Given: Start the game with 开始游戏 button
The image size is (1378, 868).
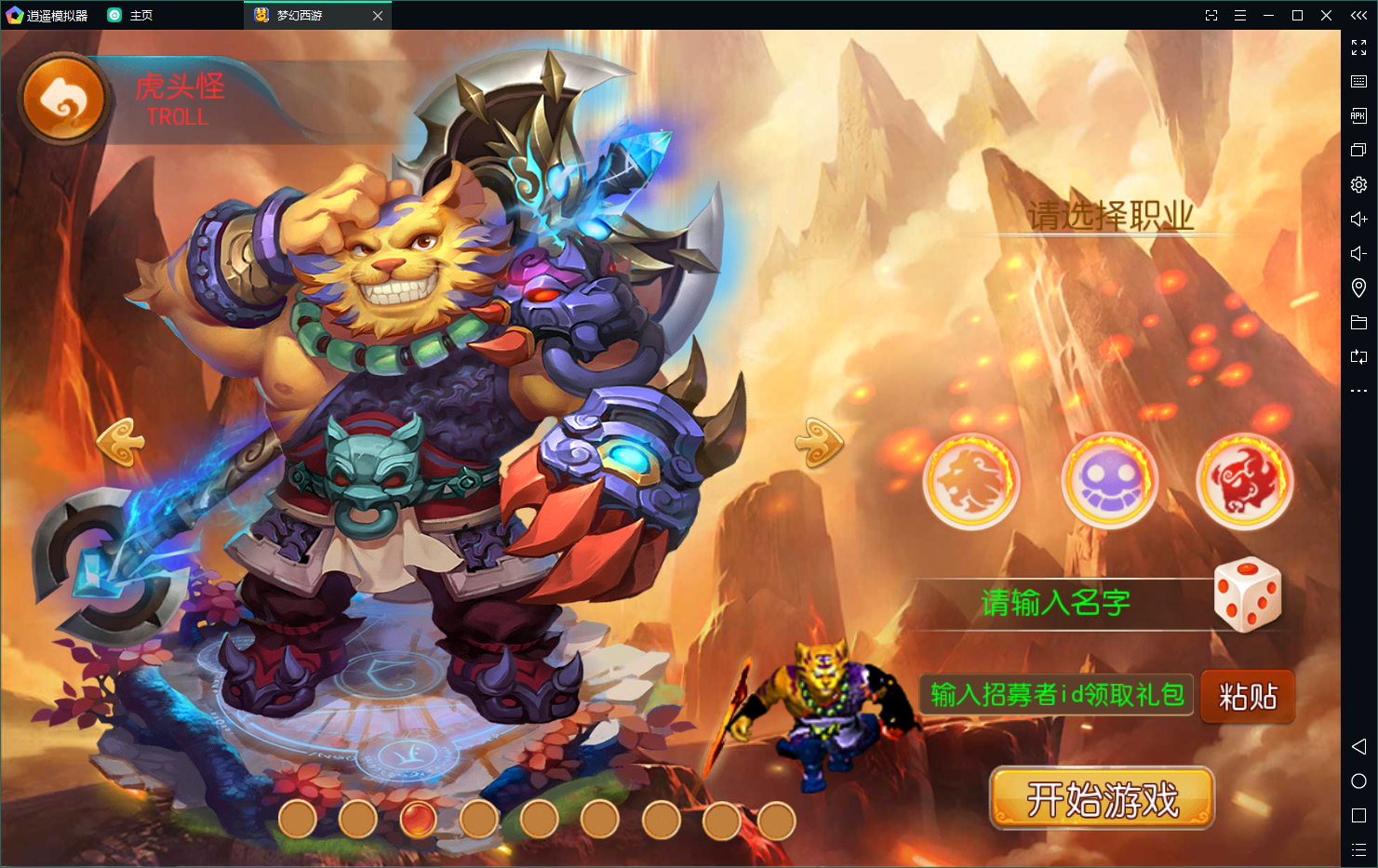Looking at the screenshot, I should (1102, 798).
